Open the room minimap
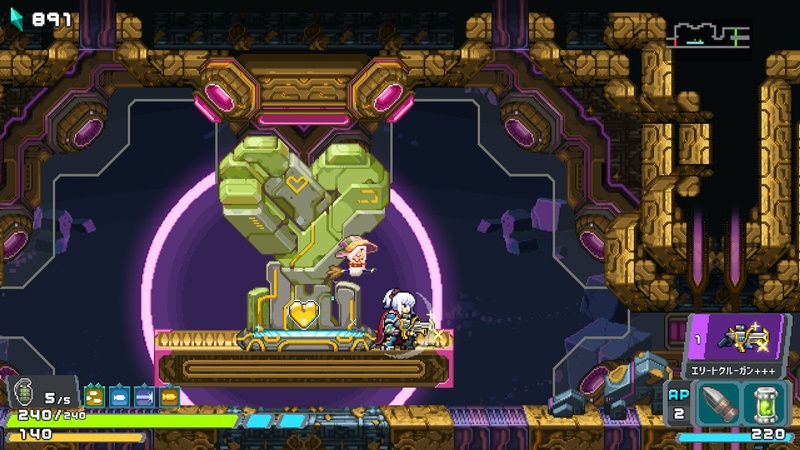The image size is (800, 450). click(x=708, y=36)
